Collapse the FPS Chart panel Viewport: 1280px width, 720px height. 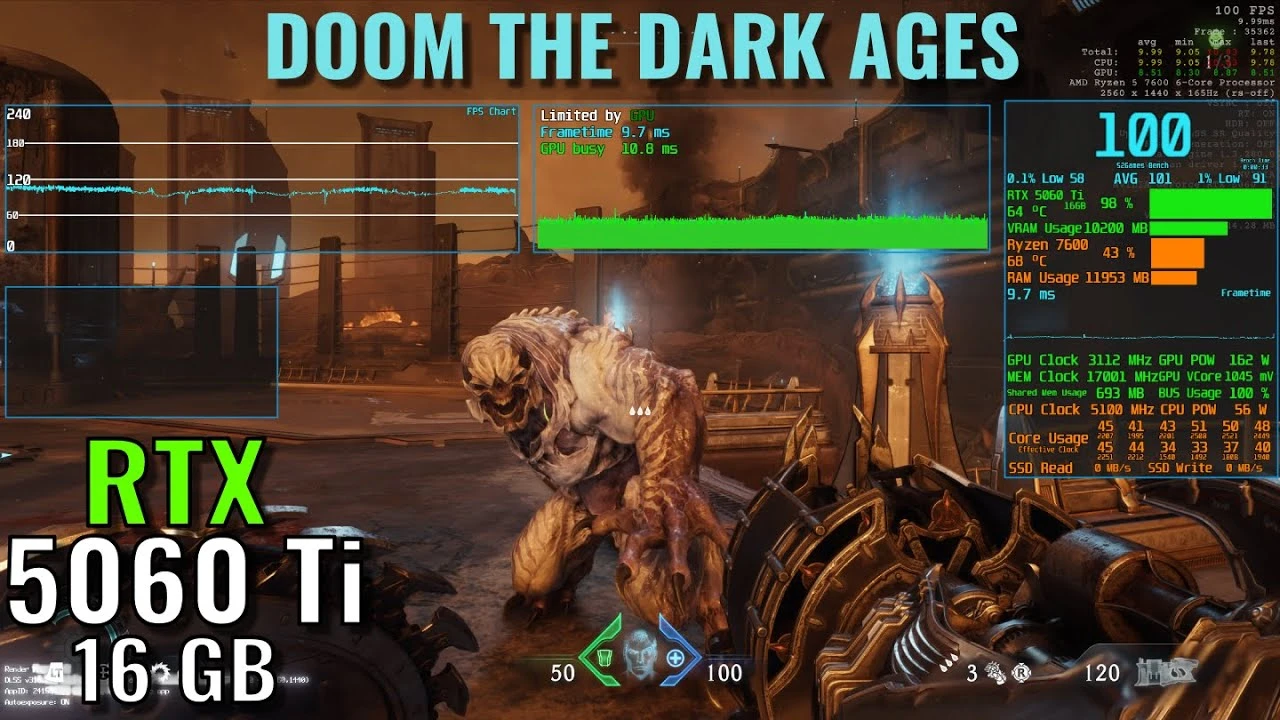click(490, 111)
